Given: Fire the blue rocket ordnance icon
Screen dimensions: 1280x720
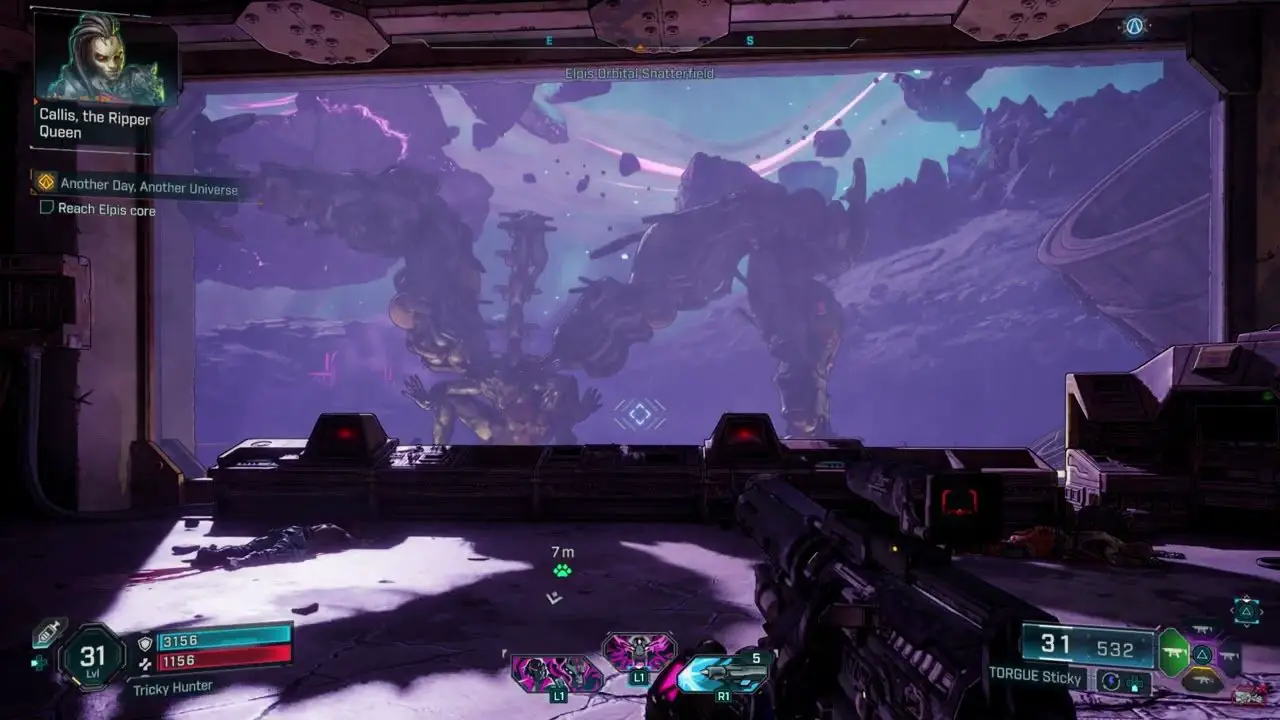Looking at the screenshot, I should click(721, 672).
